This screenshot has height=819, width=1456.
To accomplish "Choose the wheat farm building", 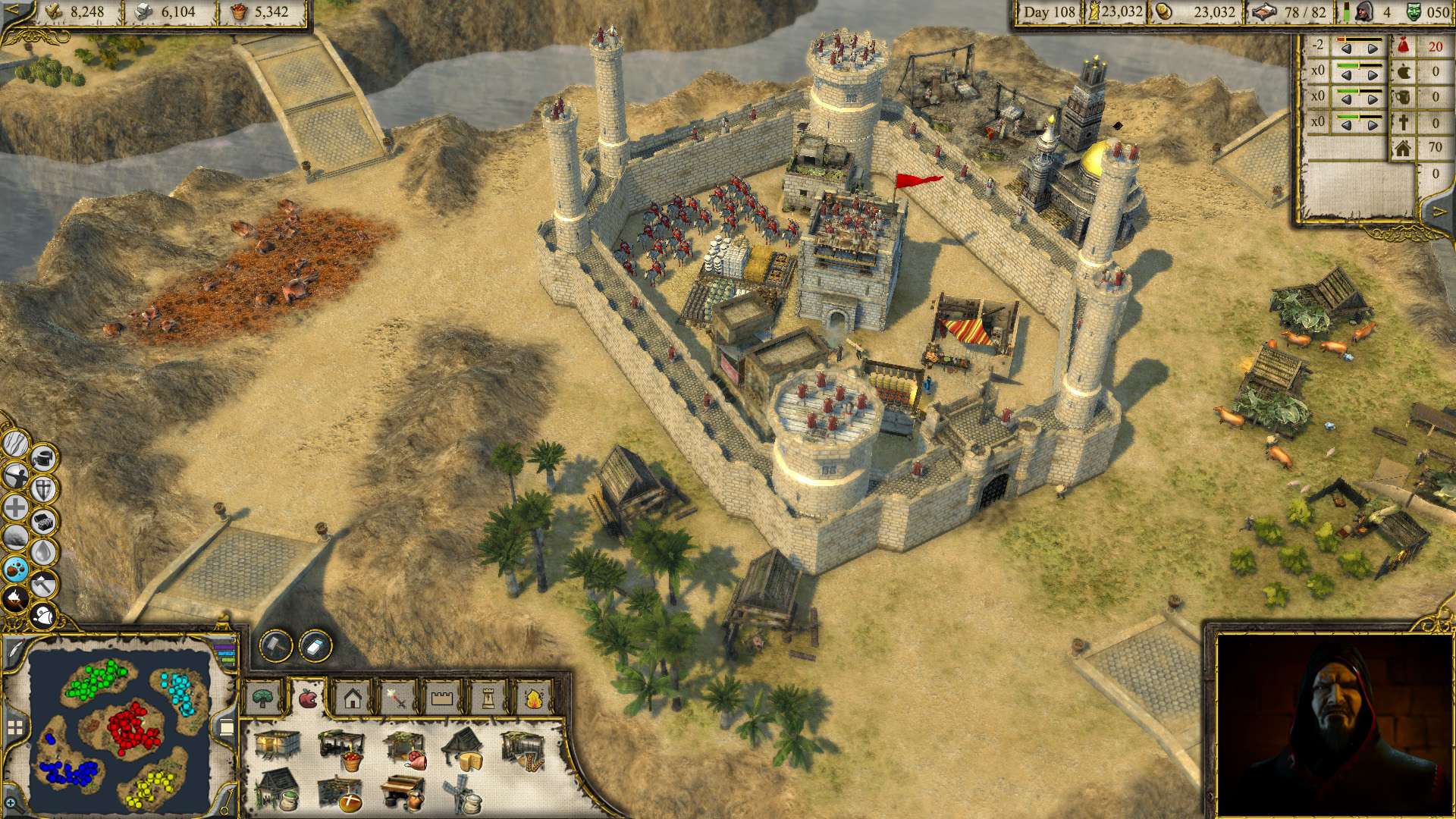I will 523,748.
